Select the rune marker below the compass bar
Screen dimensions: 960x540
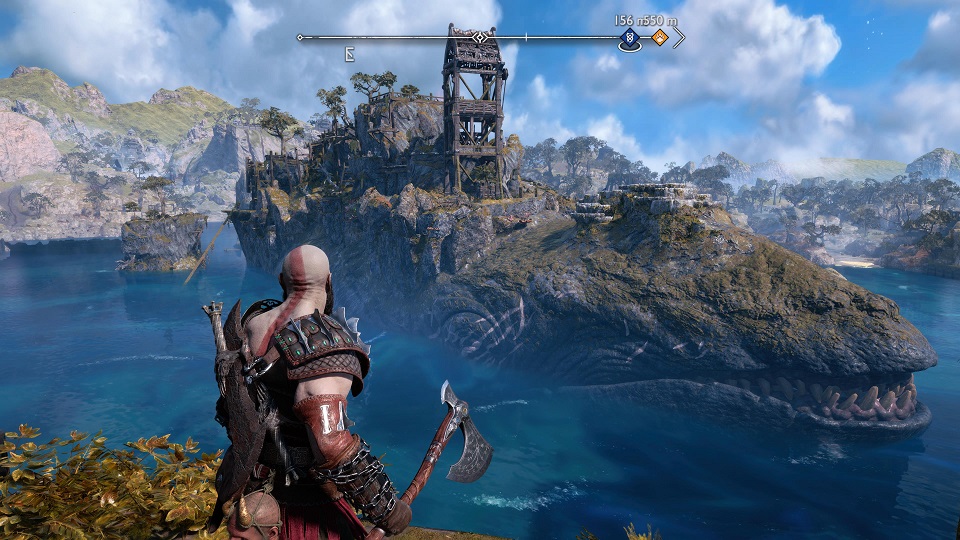pyautogui.click(x=351, y=54)
